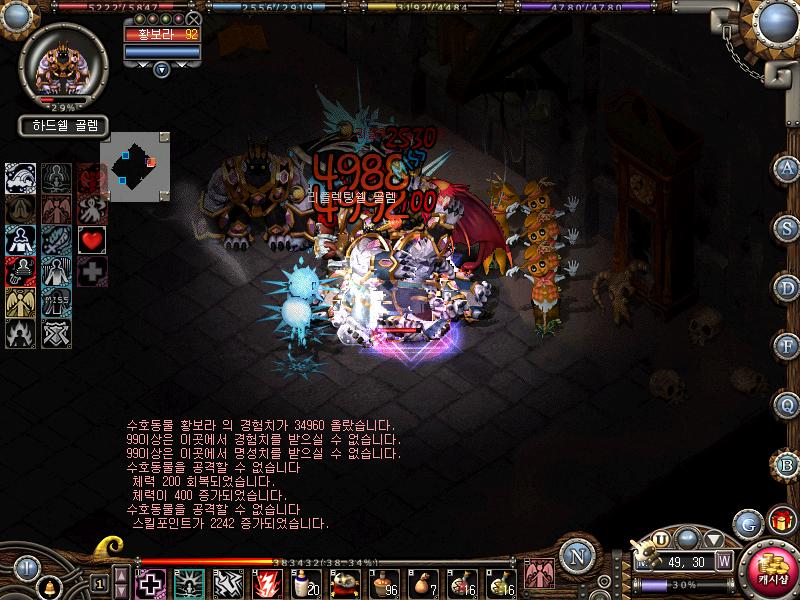Select the orange pouch with 96 count

pyautogui.click(x=385, y=582)
